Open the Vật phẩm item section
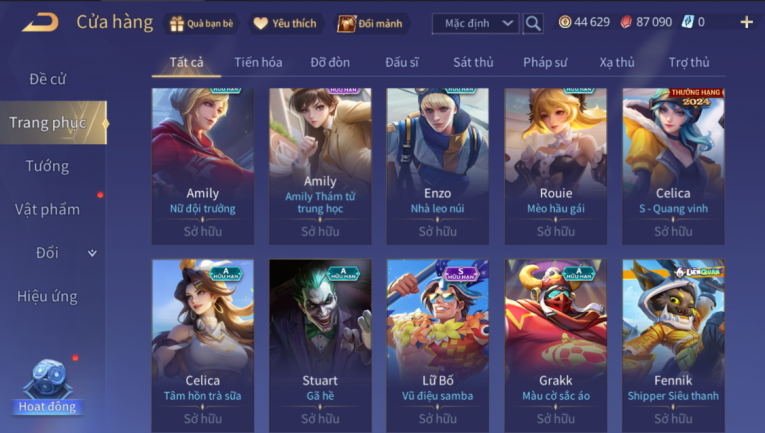 pos(47,209)
